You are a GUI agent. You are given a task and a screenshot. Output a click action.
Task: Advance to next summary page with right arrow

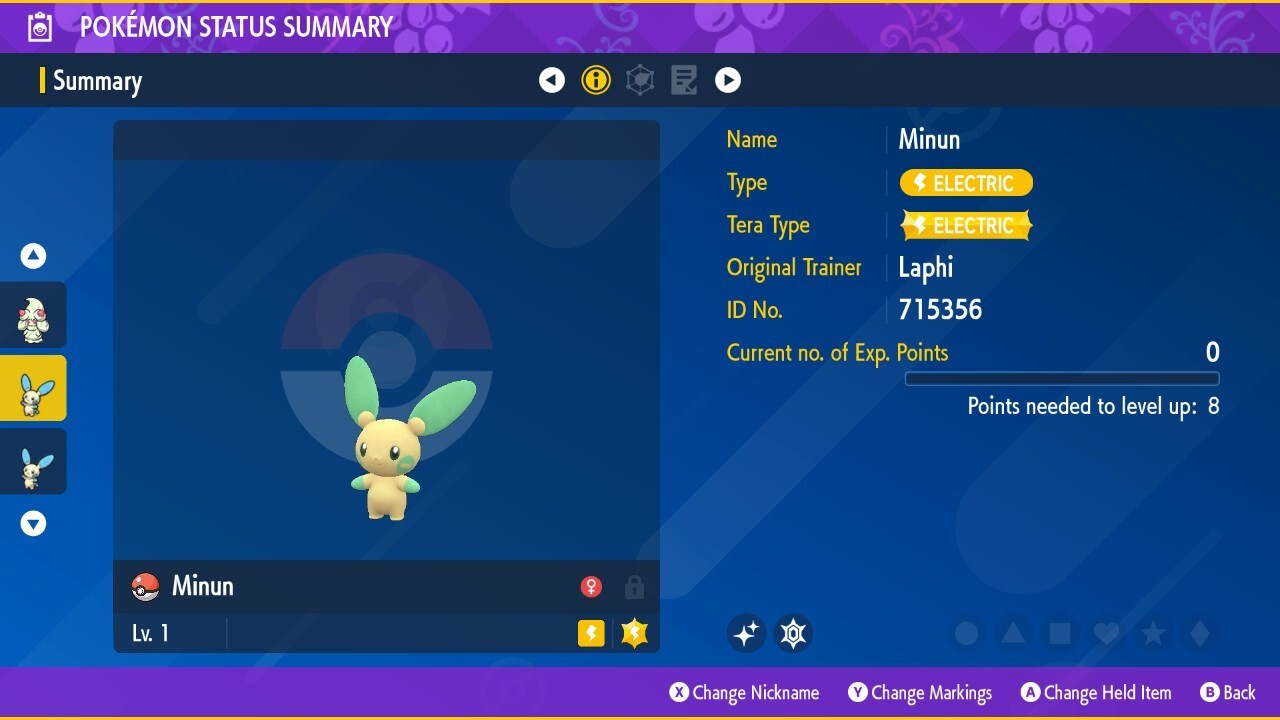(728, 80)
